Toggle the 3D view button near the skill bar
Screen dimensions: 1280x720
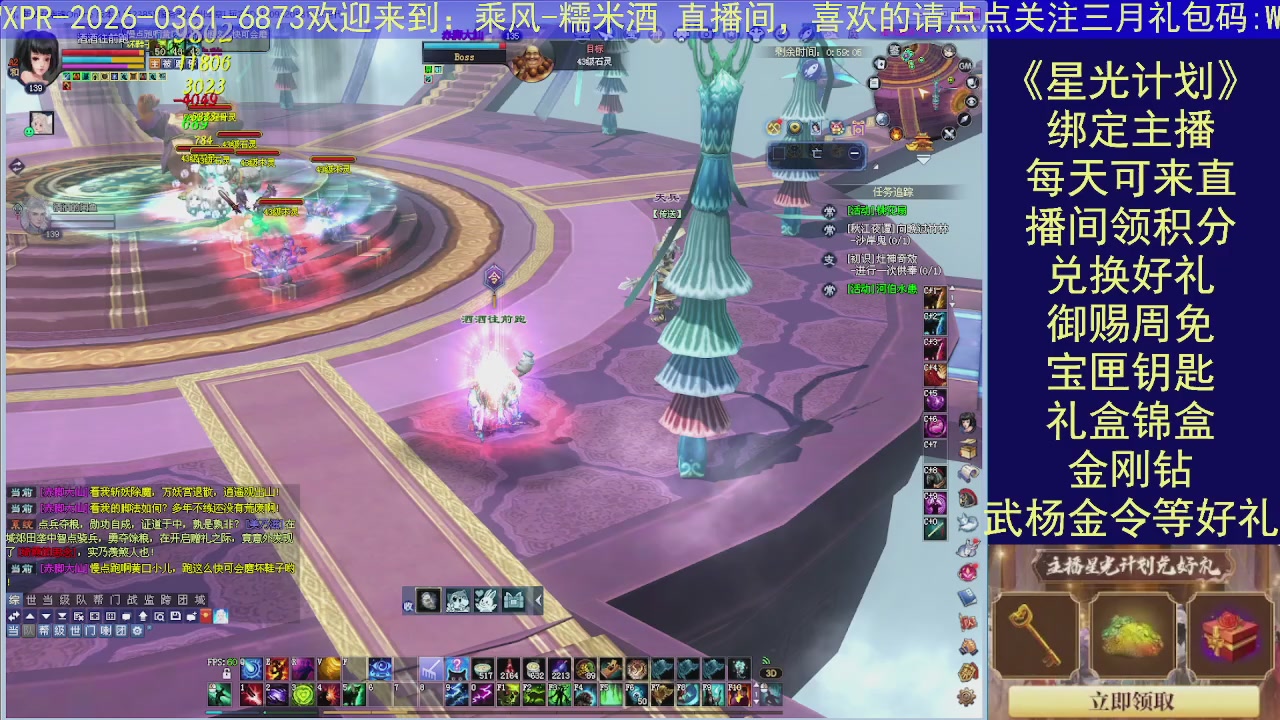coord(770,673)
